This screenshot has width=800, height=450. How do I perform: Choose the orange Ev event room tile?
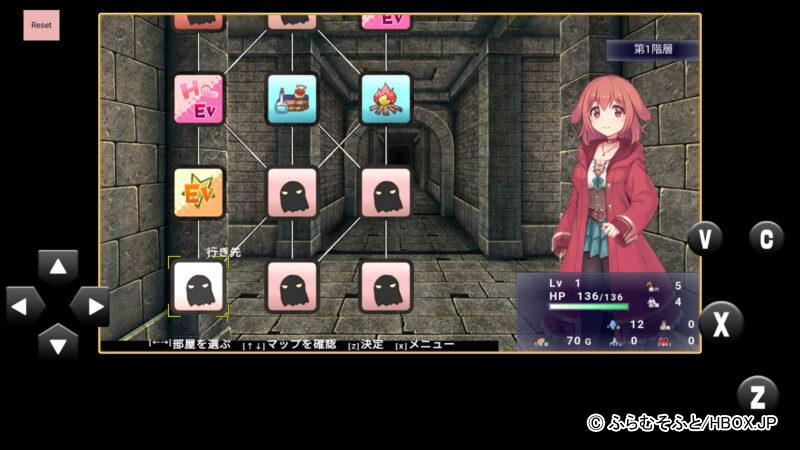(x=198, y=192)
